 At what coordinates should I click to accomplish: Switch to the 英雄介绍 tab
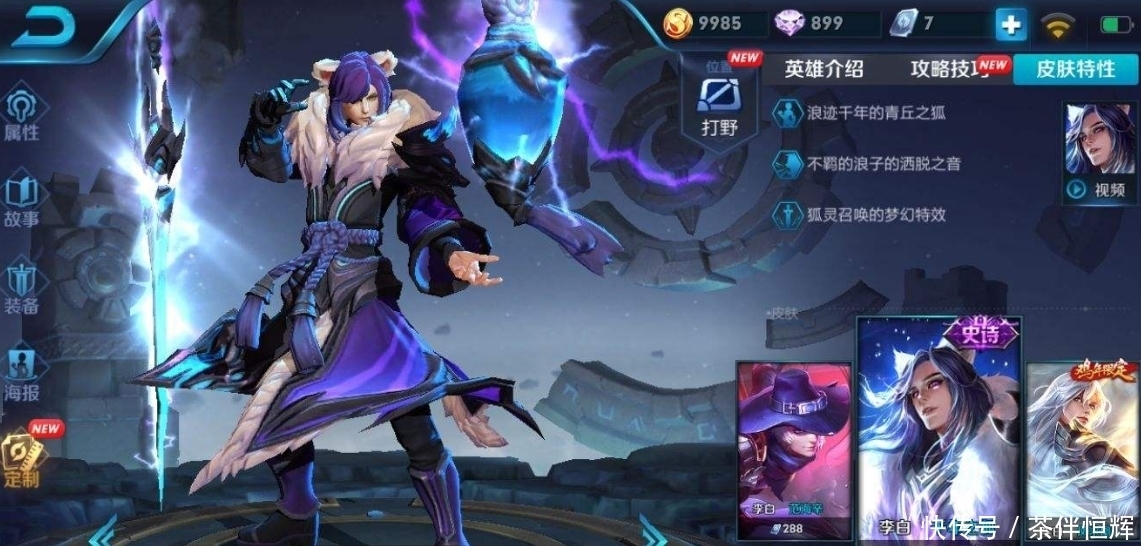coord(823,69)
